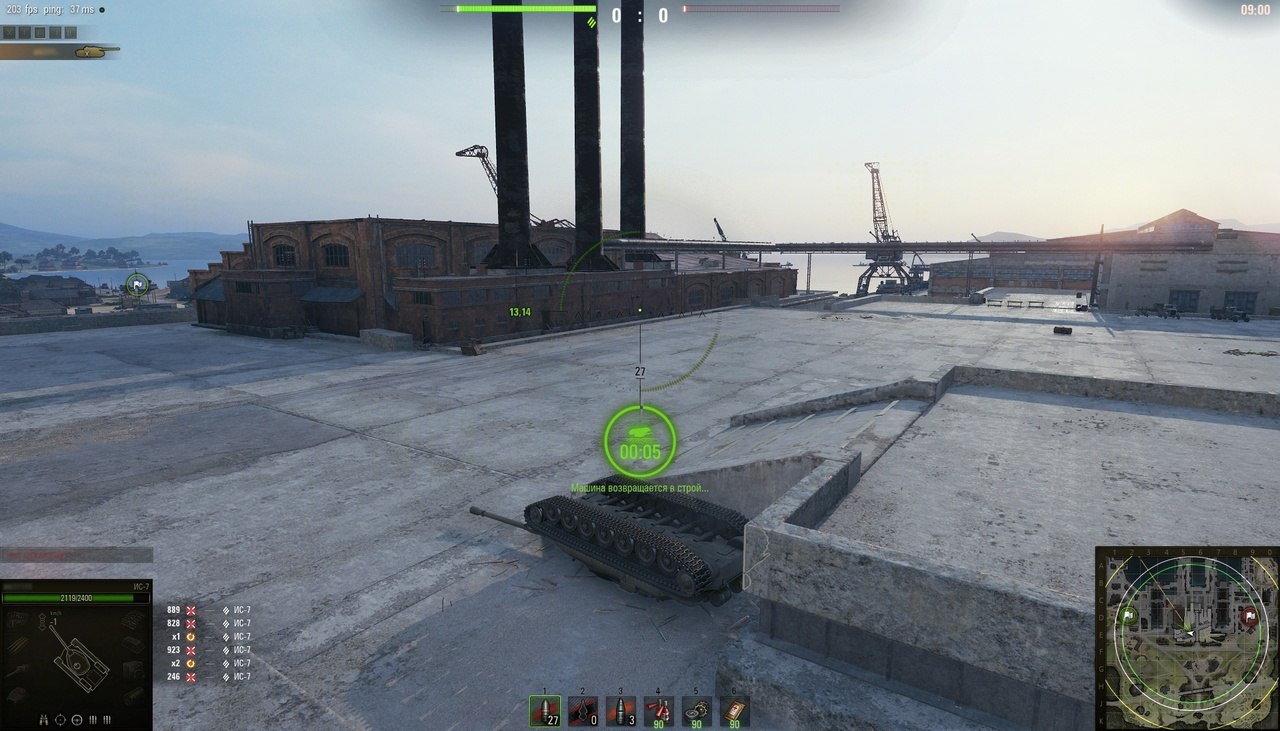Select the empty shell slot showing 0
This screenshot has width=1280, height=731.
click(583, 711)
